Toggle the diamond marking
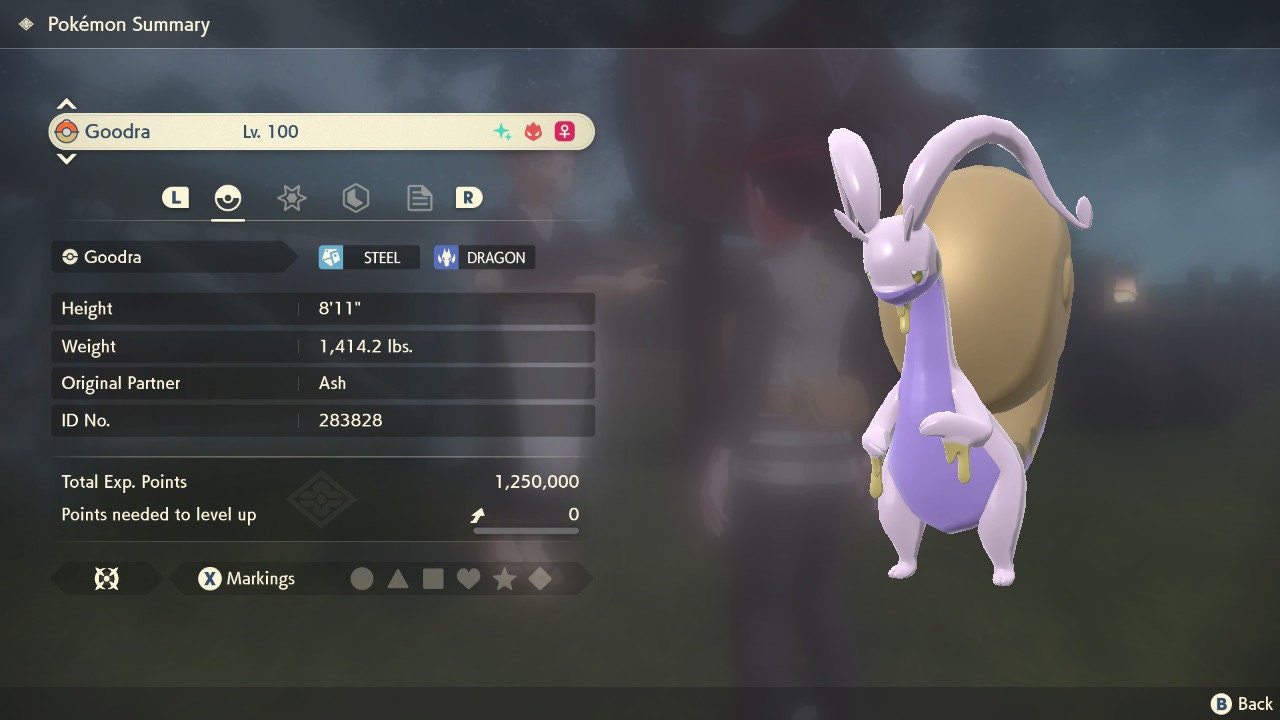Viewport: 1280px width, 720px height. pyautogui.click(x=540, y=578)
